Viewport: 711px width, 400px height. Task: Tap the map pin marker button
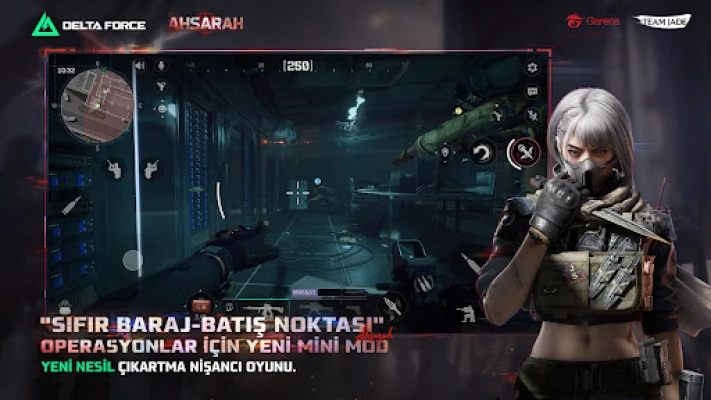[x=446, y=152]
